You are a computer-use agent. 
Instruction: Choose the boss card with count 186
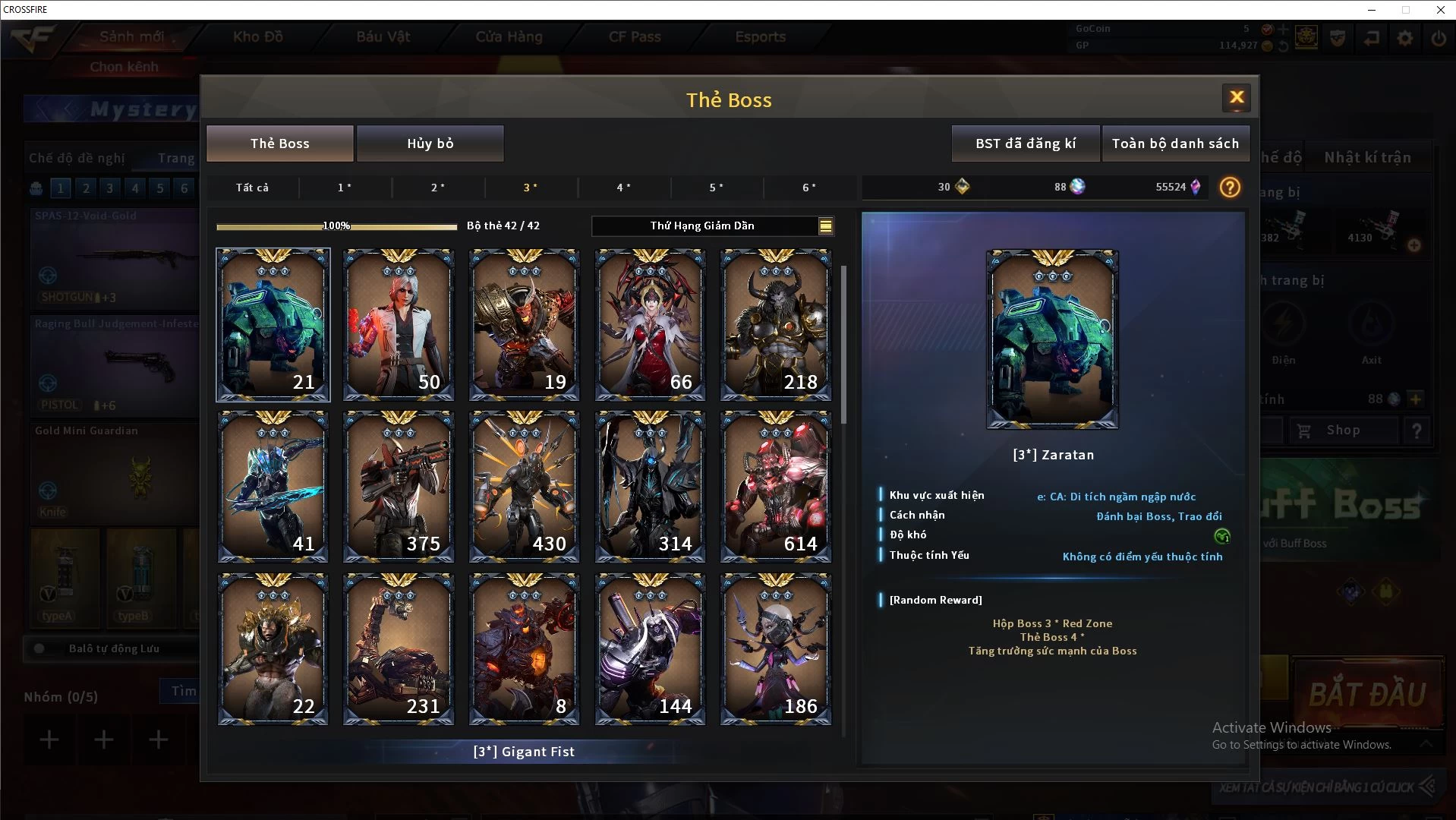coord(775,649)
